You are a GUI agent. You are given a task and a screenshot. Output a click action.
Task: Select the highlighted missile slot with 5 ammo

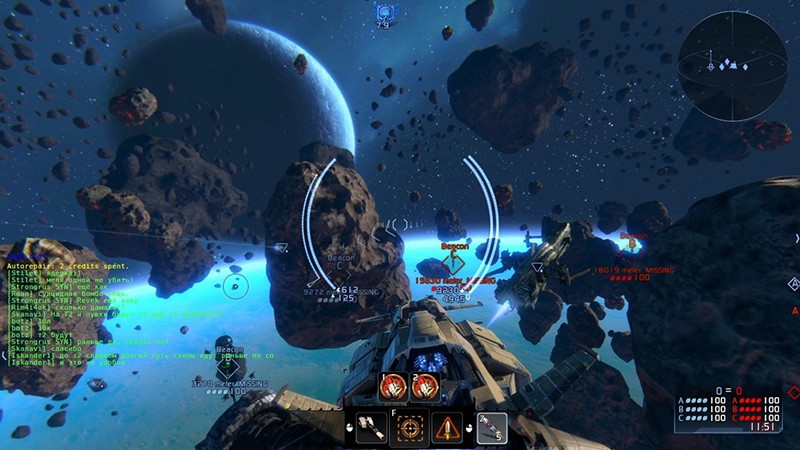pos(490,427)
